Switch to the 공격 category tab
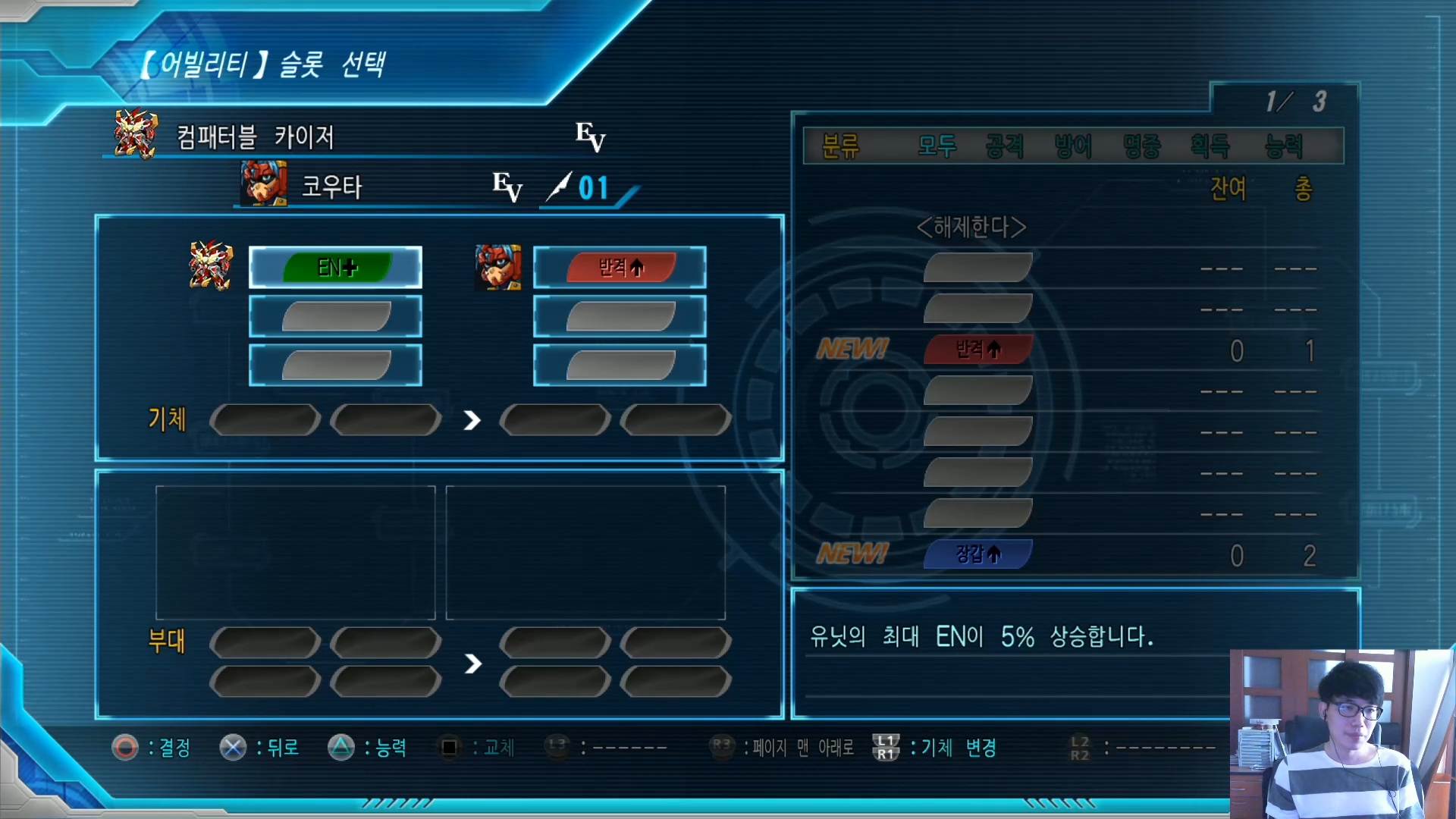 tap(1005, 146)
